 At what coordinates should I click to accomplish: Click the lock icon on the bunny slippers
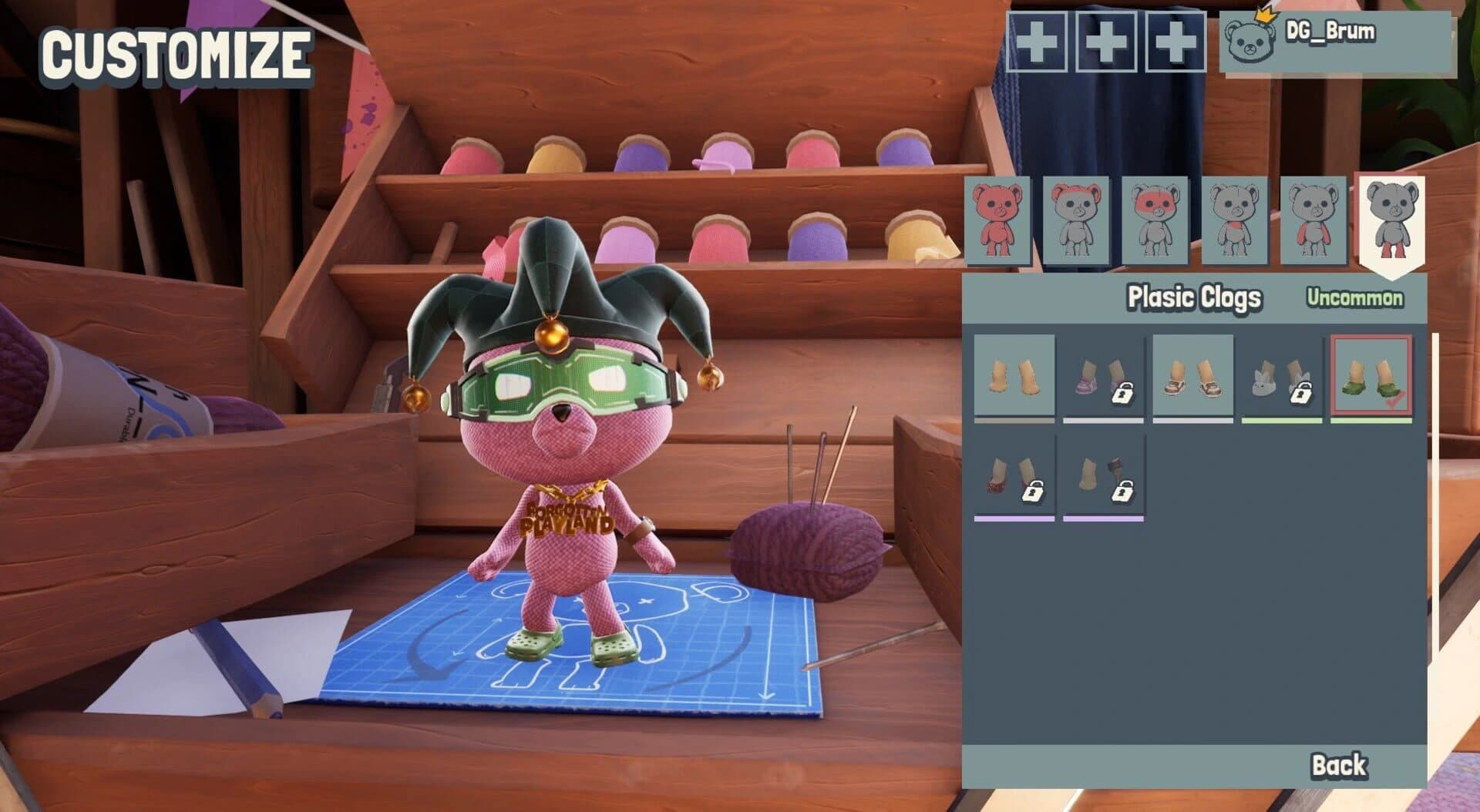(1301, 394)
